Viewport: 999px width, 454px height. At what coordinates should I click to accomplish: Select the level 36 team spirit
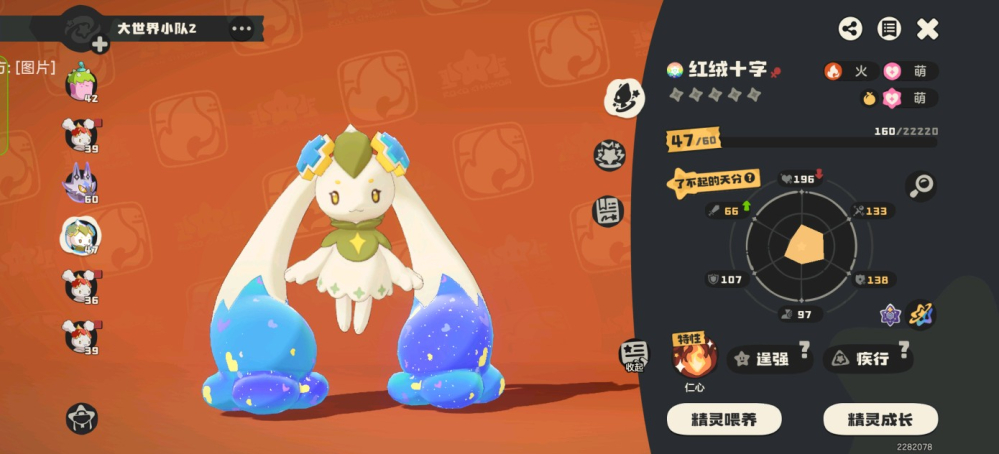point(80,284)
